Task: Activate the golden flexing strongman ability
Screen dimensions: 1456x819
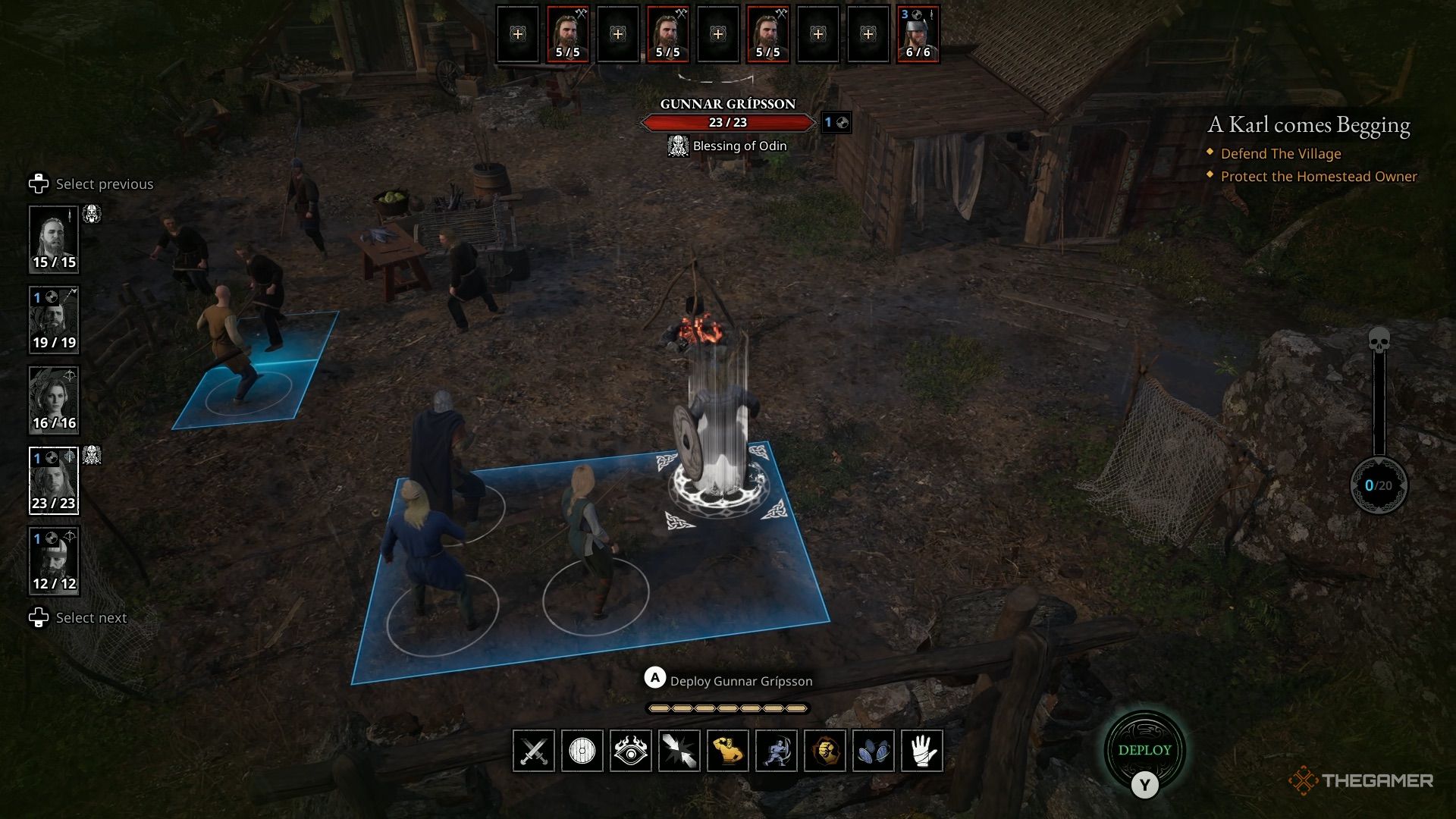Action: (x=728, y=752)
